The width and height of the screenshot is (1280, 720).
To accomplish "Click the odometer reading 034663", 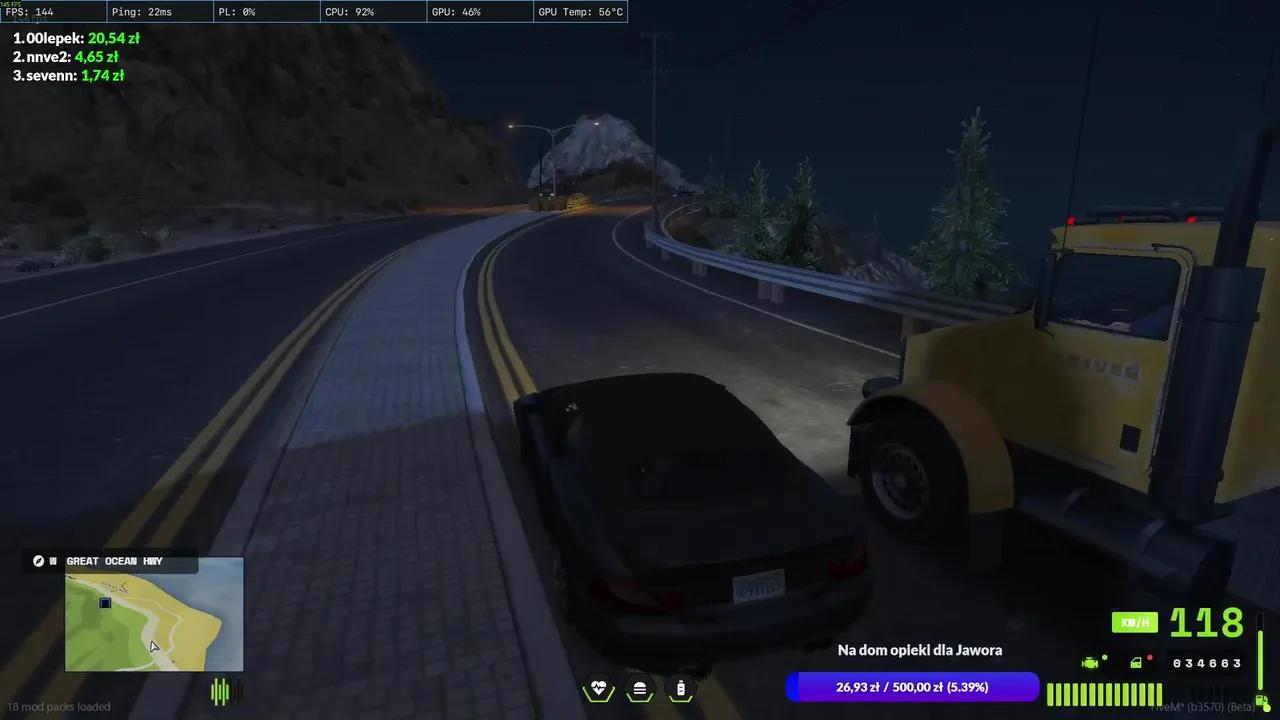I will [1207, 663].
